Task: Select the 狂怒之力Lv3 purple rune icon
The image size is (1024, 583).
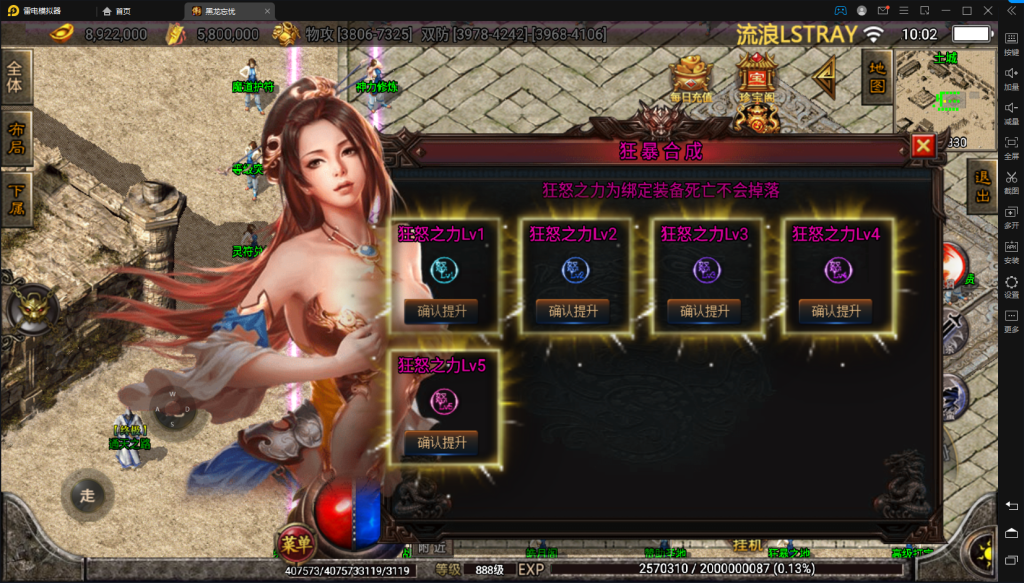Action: (x=704, y=269)
